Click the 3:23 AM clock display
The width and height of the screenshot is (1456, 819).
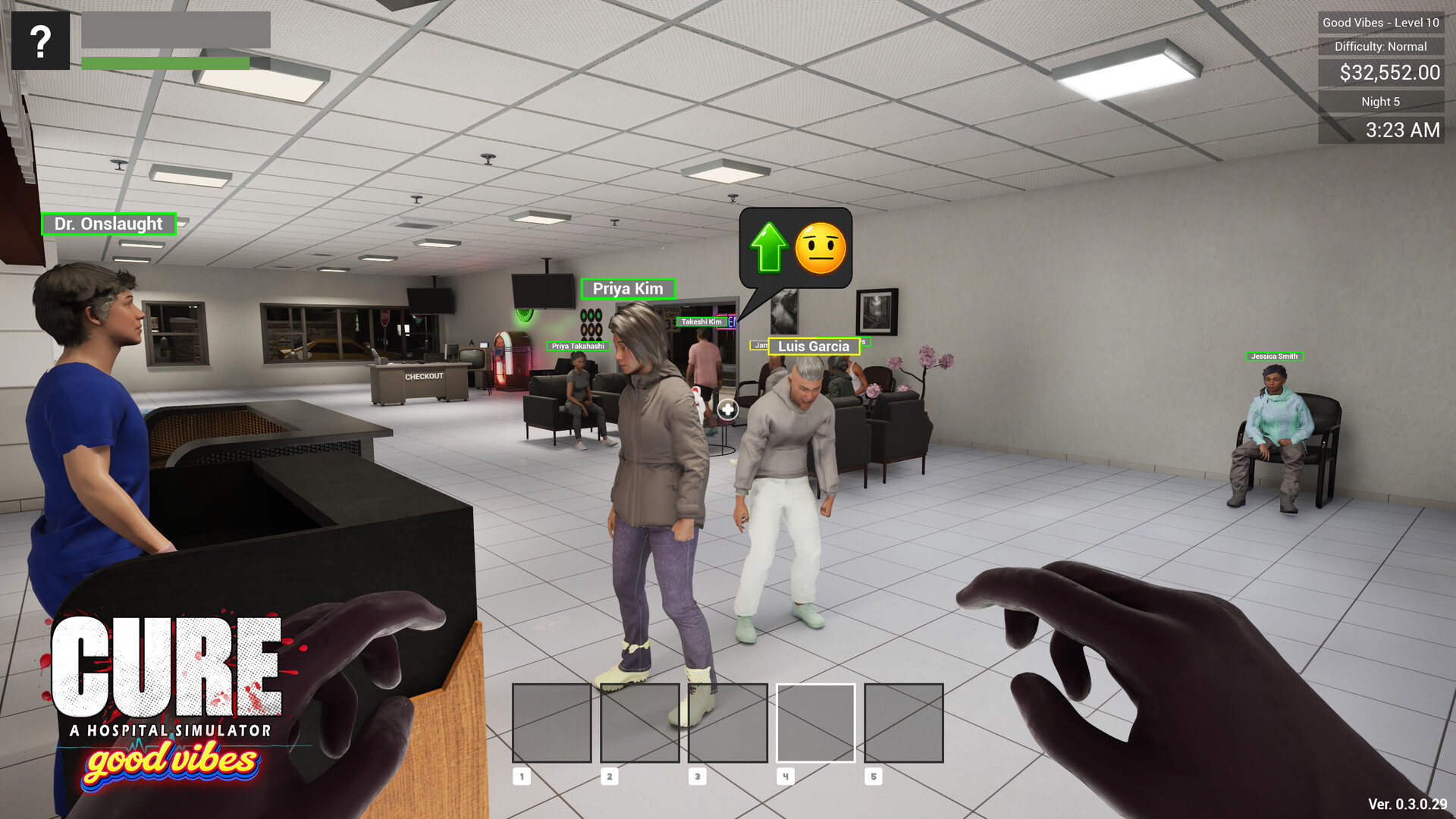(1380, 129)
